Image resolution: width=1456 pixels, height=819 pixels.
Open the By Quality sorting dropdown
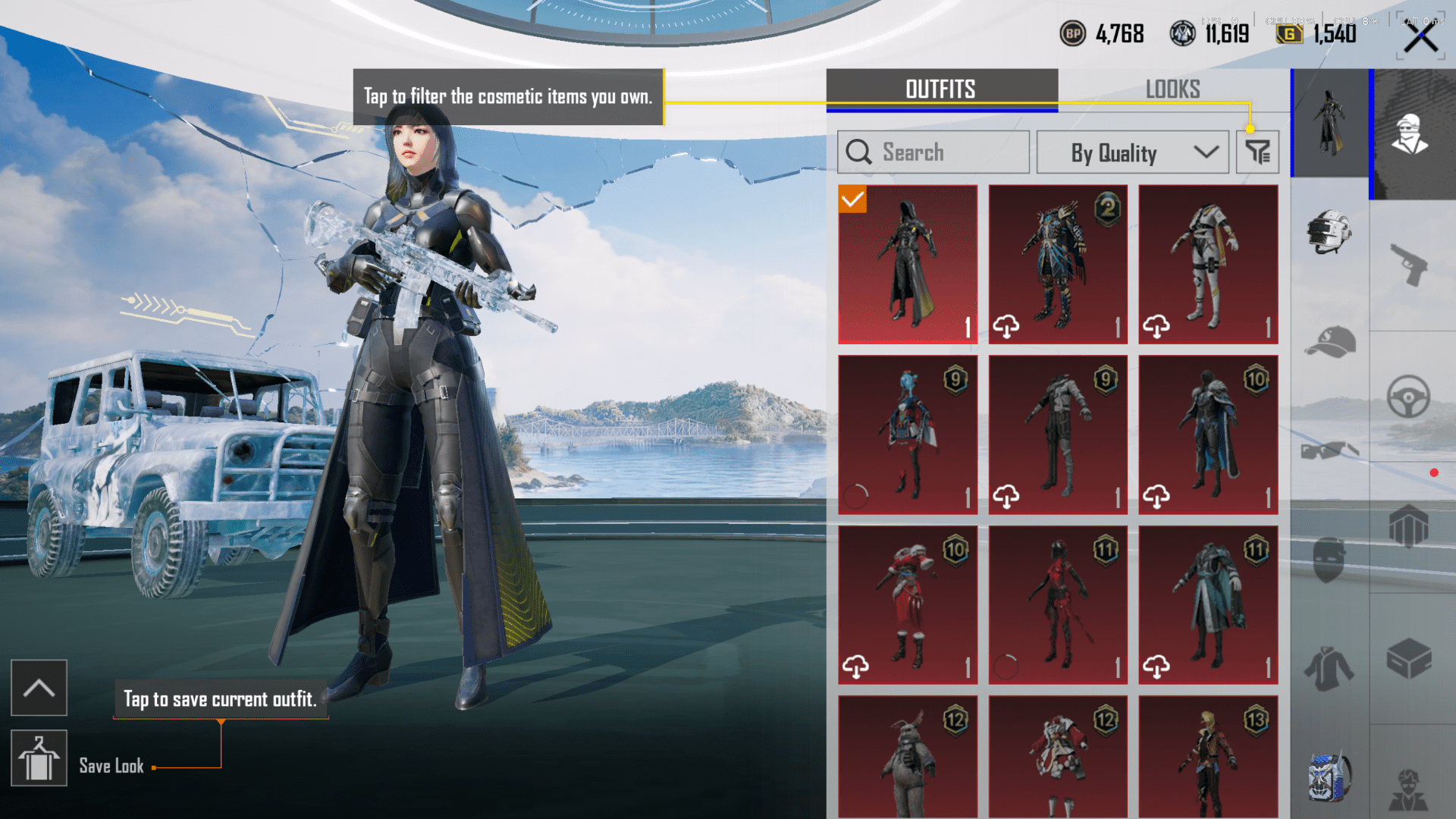coord(1132,152)
